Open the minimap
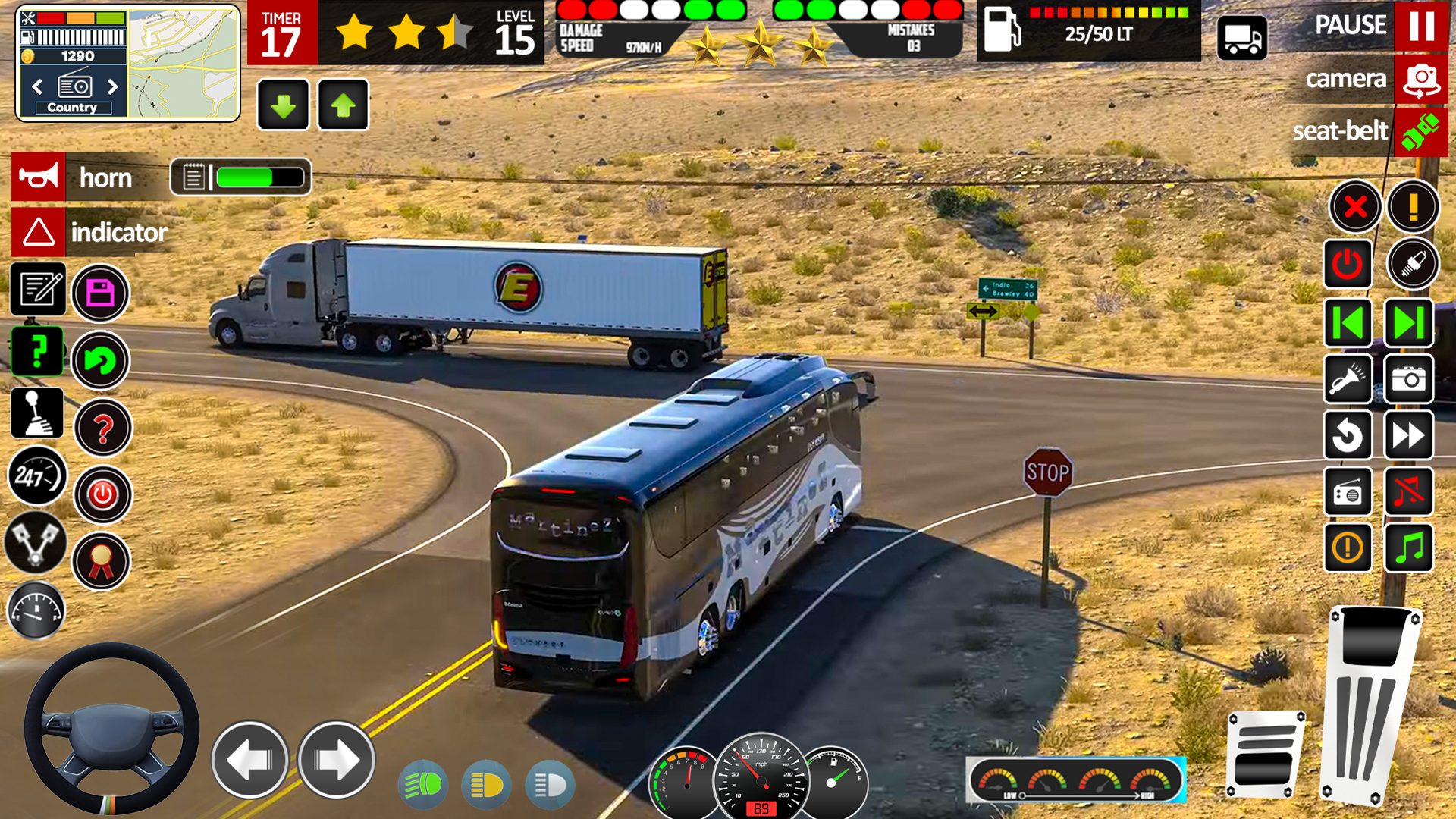 [183, 64]
